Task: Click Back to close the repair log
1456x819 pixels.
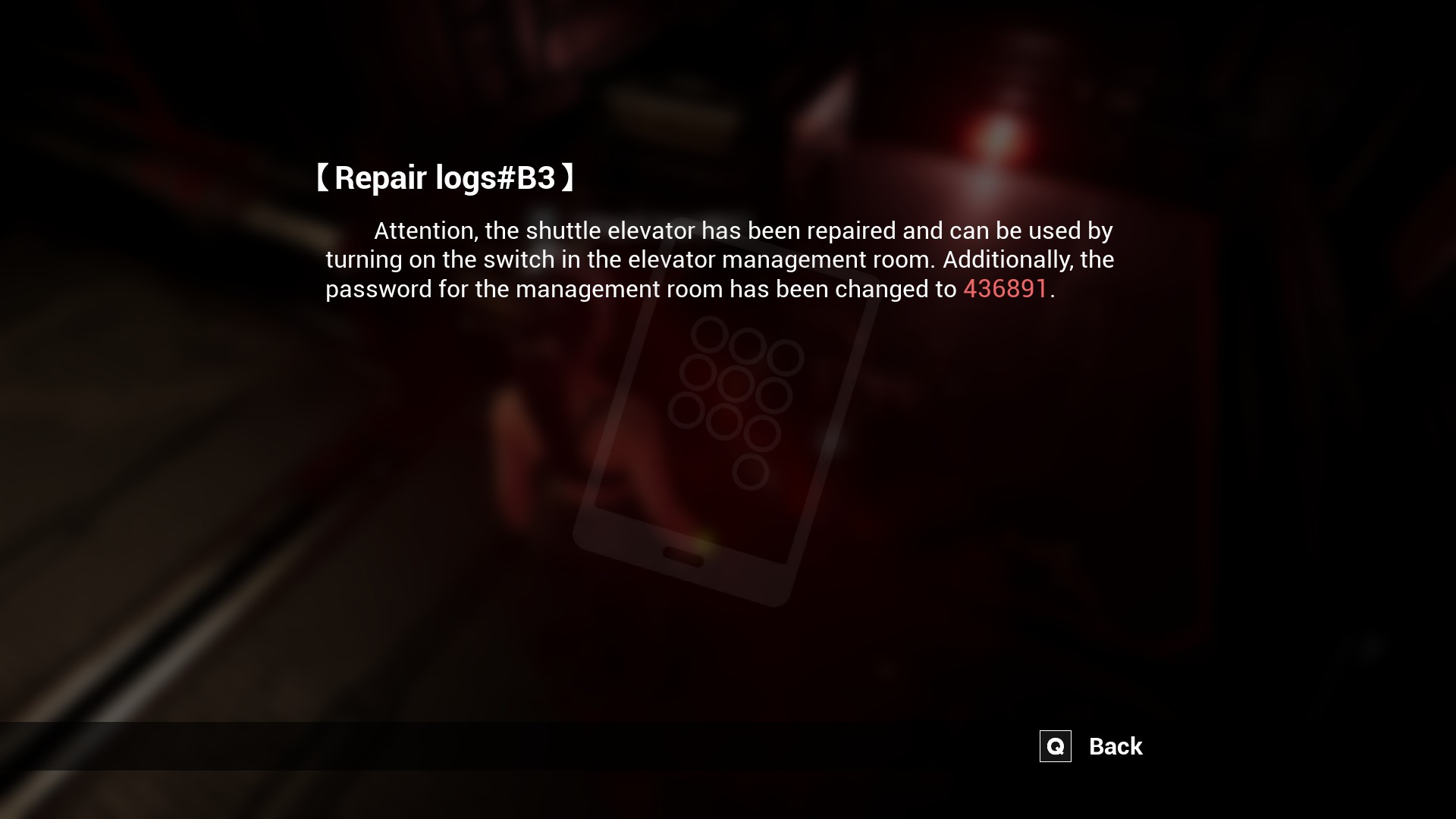Action: [1114, 746]
